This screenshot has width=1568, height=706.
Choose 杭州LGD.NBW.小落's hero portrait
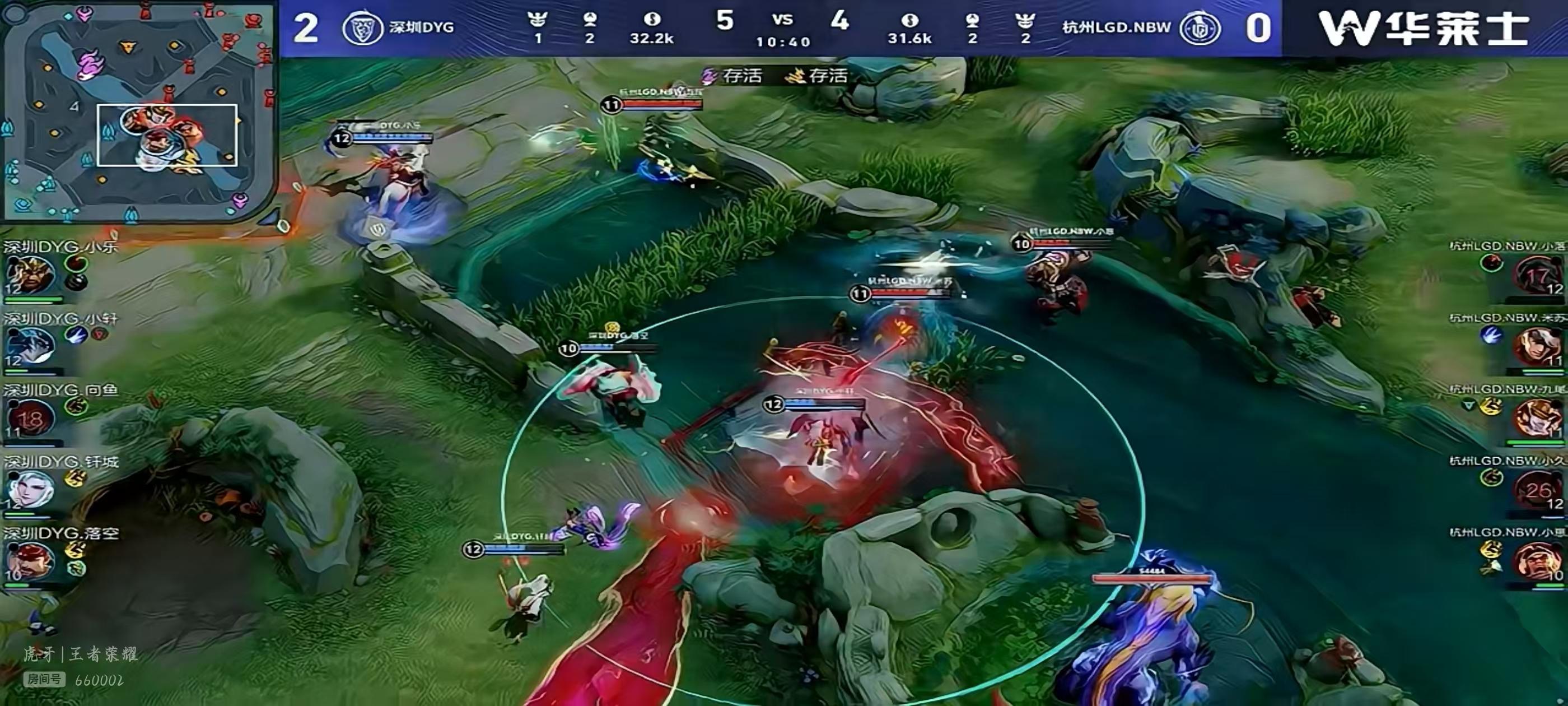pos(1538,275)
